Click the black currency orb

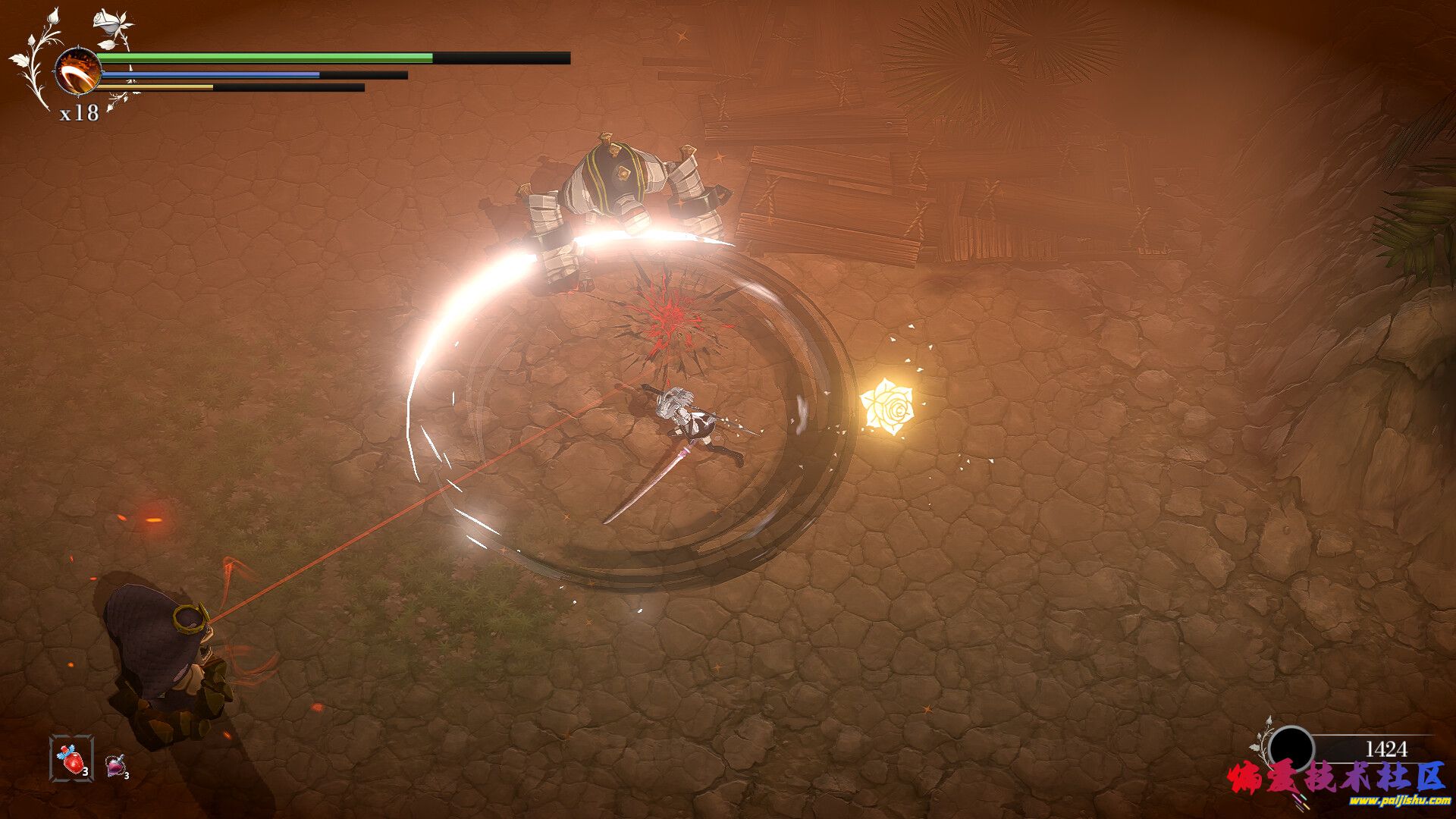[1291, 749]
